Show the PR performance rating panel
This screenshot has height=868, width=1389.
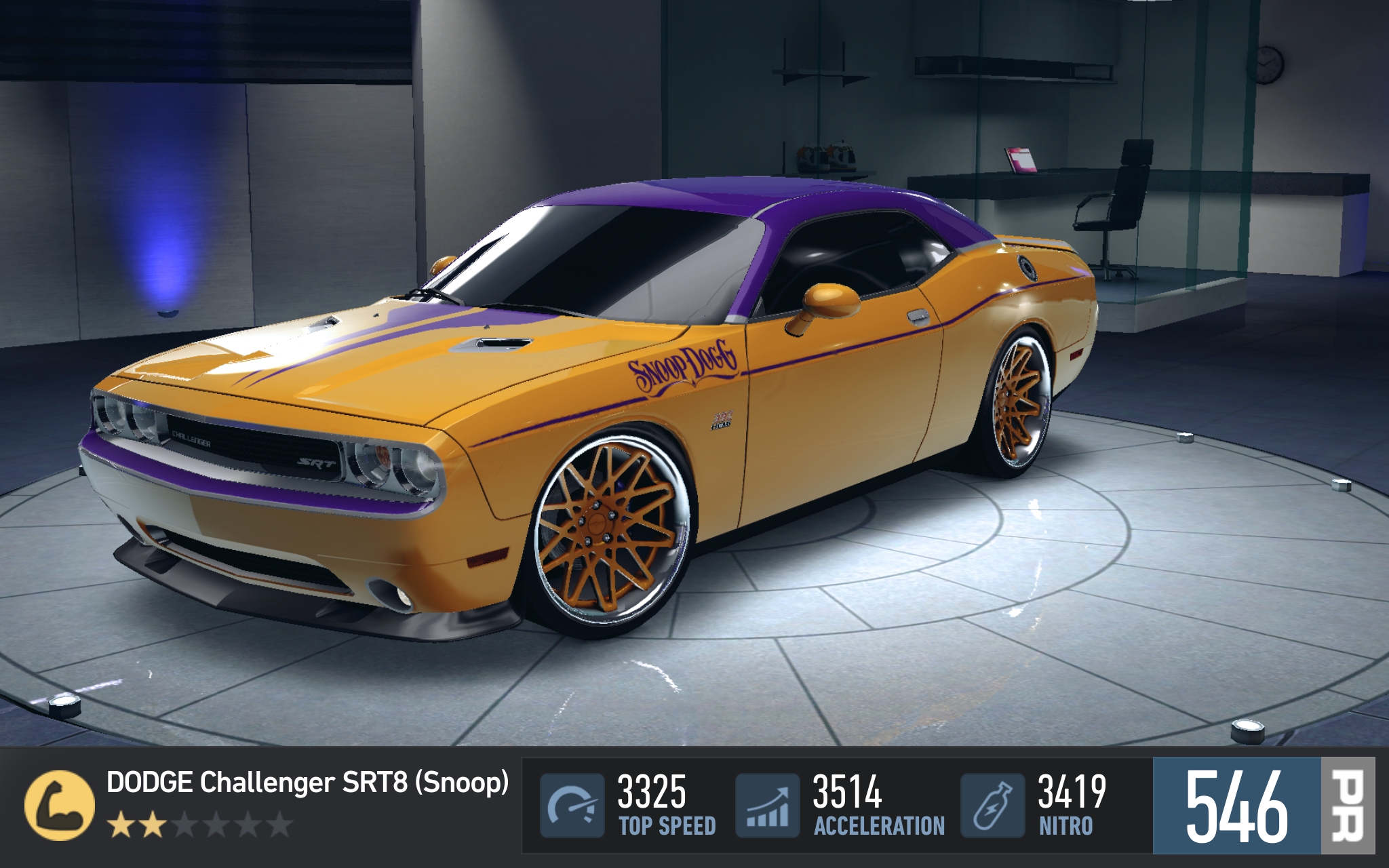click(1263, 806)
